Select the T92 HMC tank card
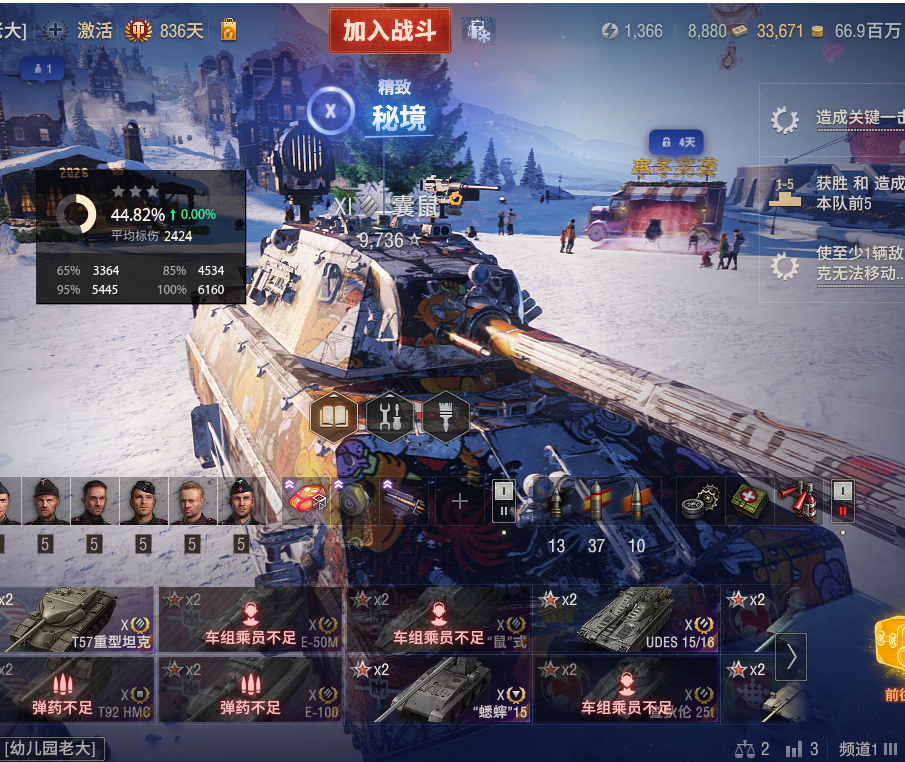The height and width of the screenshot is (762, 905). click(77, 689)
